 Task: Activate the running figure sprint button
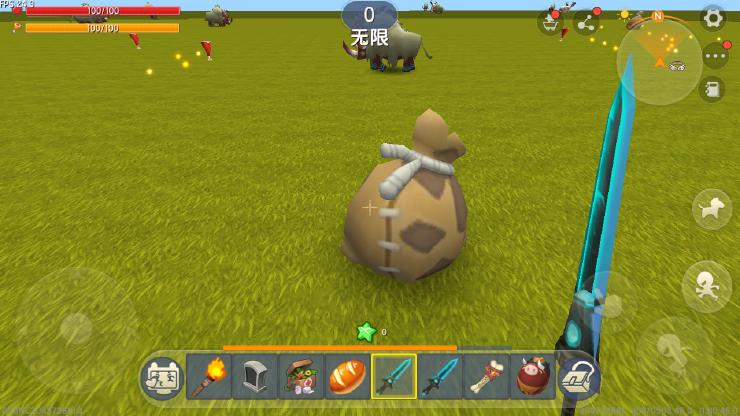coord(706,286)
